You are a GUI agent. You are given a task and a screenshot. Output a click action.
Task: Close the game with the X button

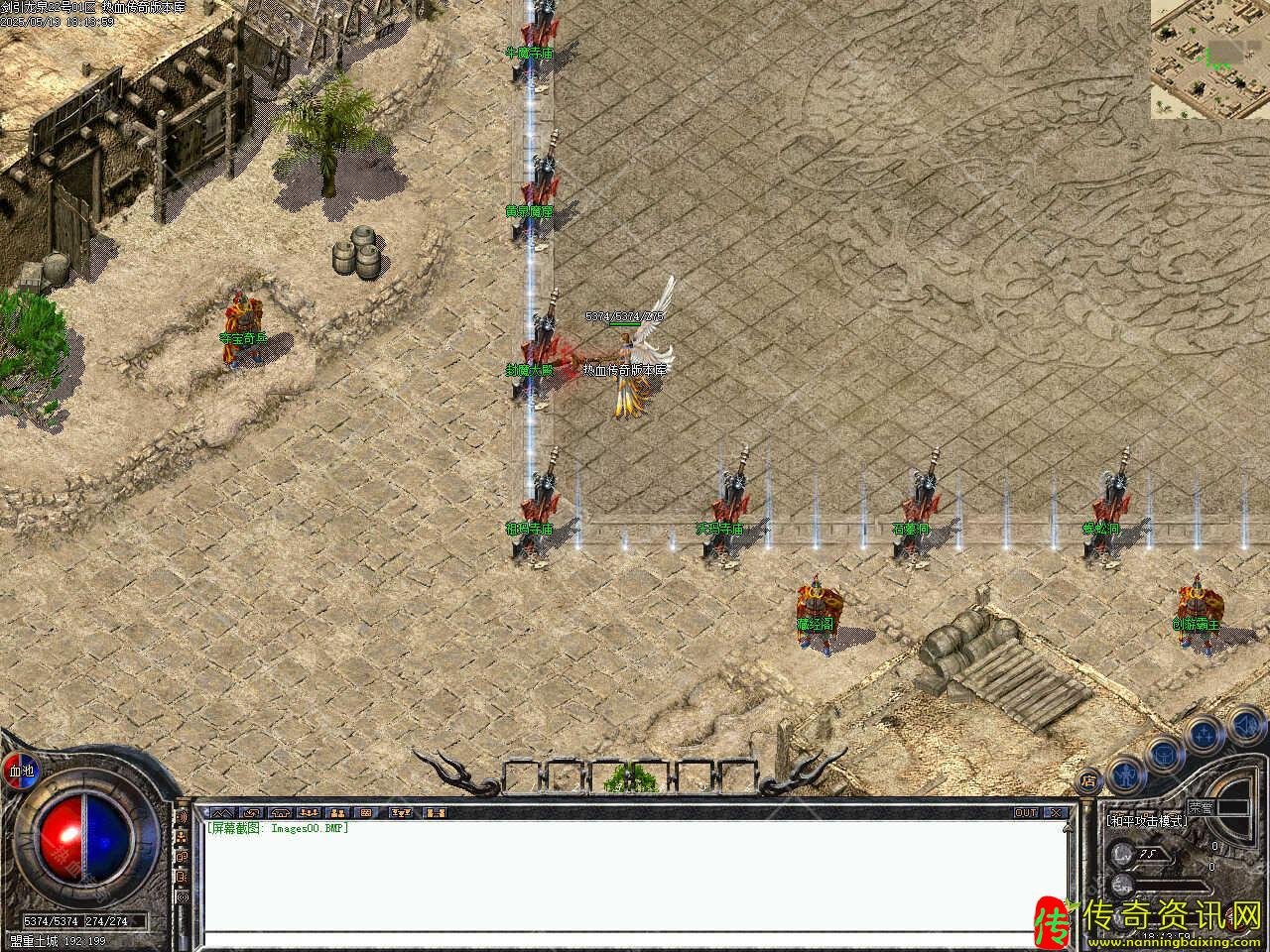[x=1057, y=812]
